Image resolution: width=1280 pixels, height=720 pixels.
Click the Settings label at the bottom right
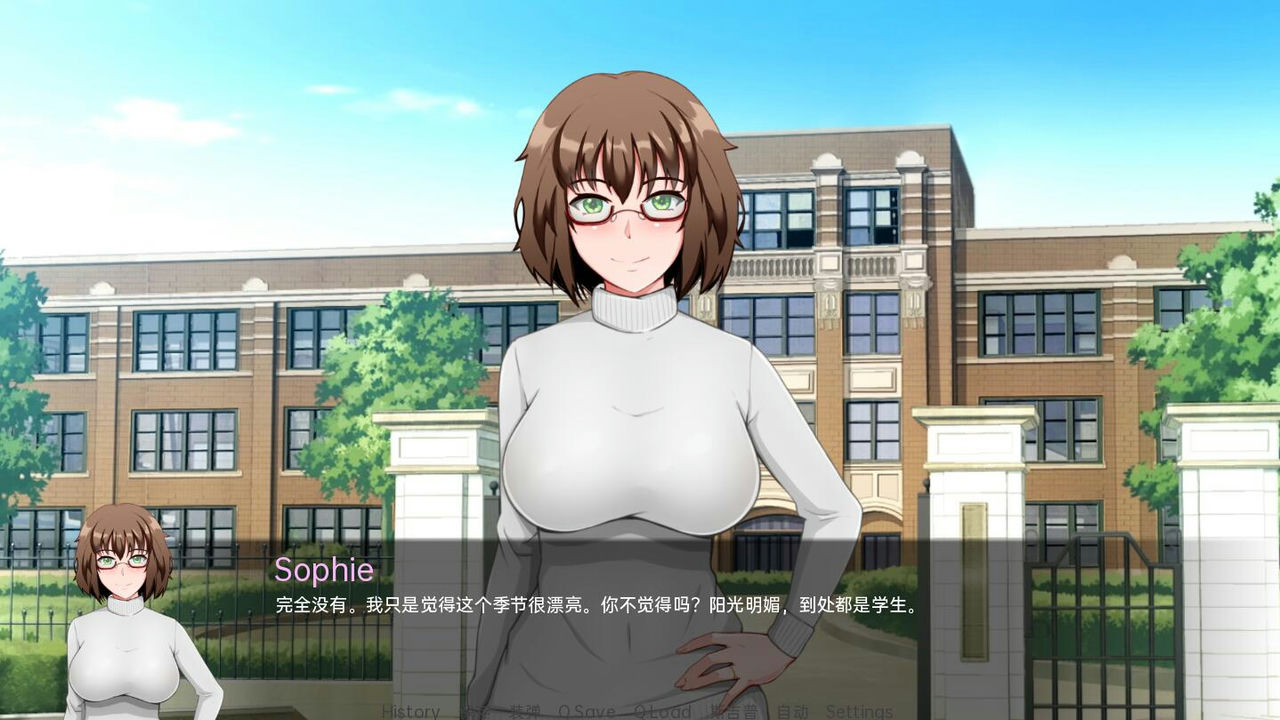(859, 712)
